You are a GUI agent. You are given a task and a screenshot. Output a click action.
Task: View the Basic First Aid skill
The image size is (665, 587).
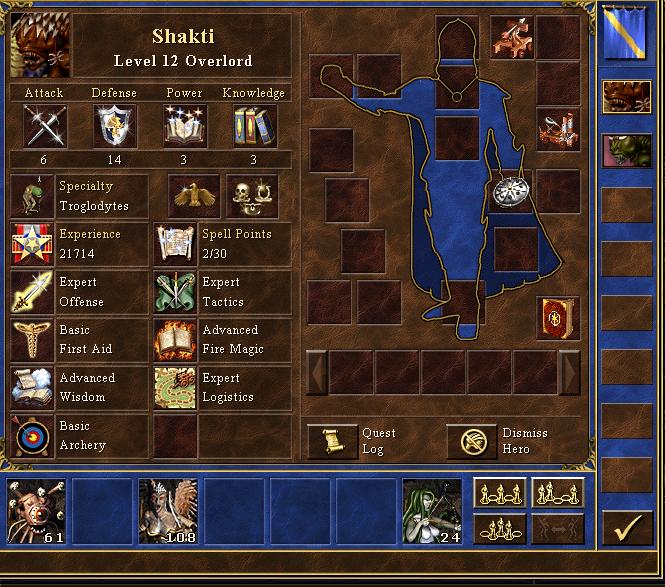tap(30, 339)
